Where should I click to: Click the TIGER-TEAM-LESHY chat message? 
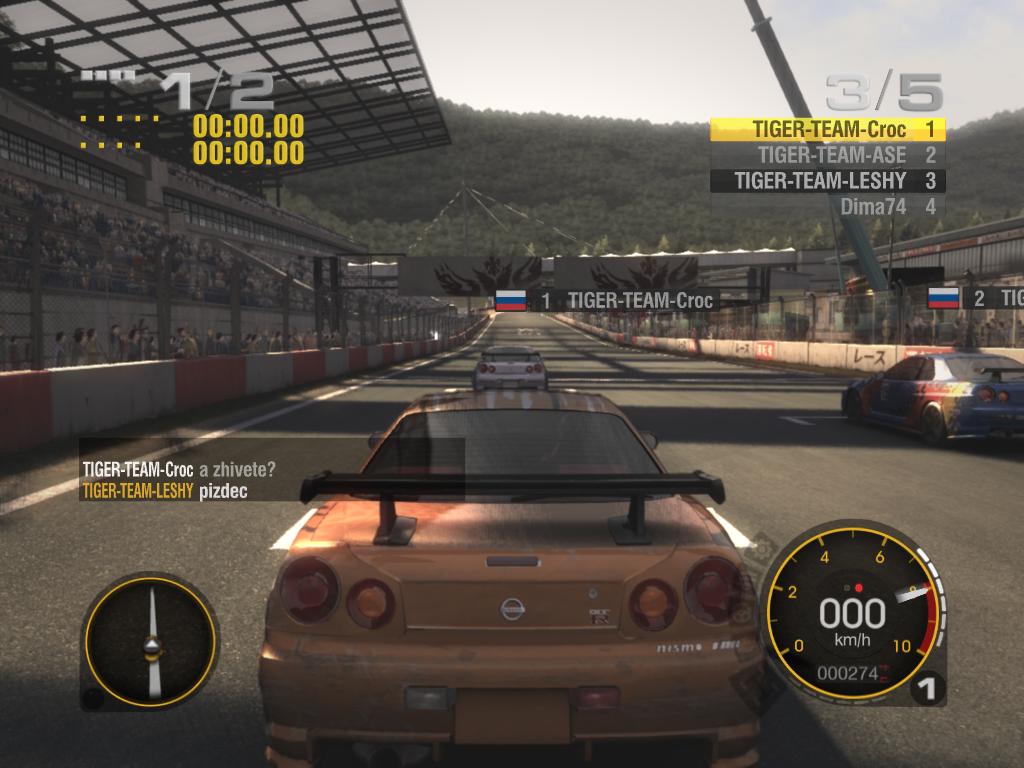tap(165, 491)
